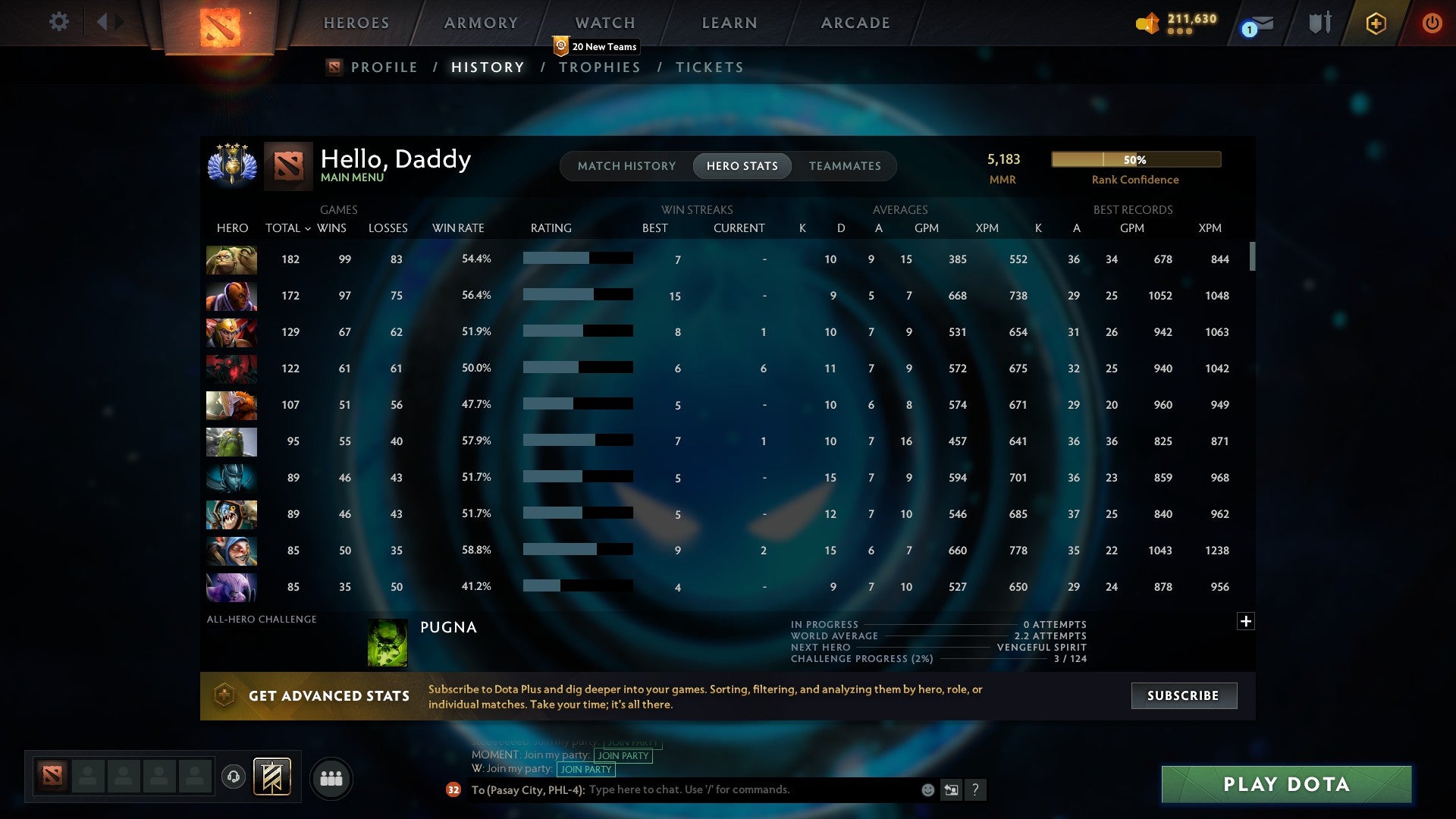Open the settings gear menu
Image resolution: width=1456 pixels, height=819 pixels.
coord(59,22)
